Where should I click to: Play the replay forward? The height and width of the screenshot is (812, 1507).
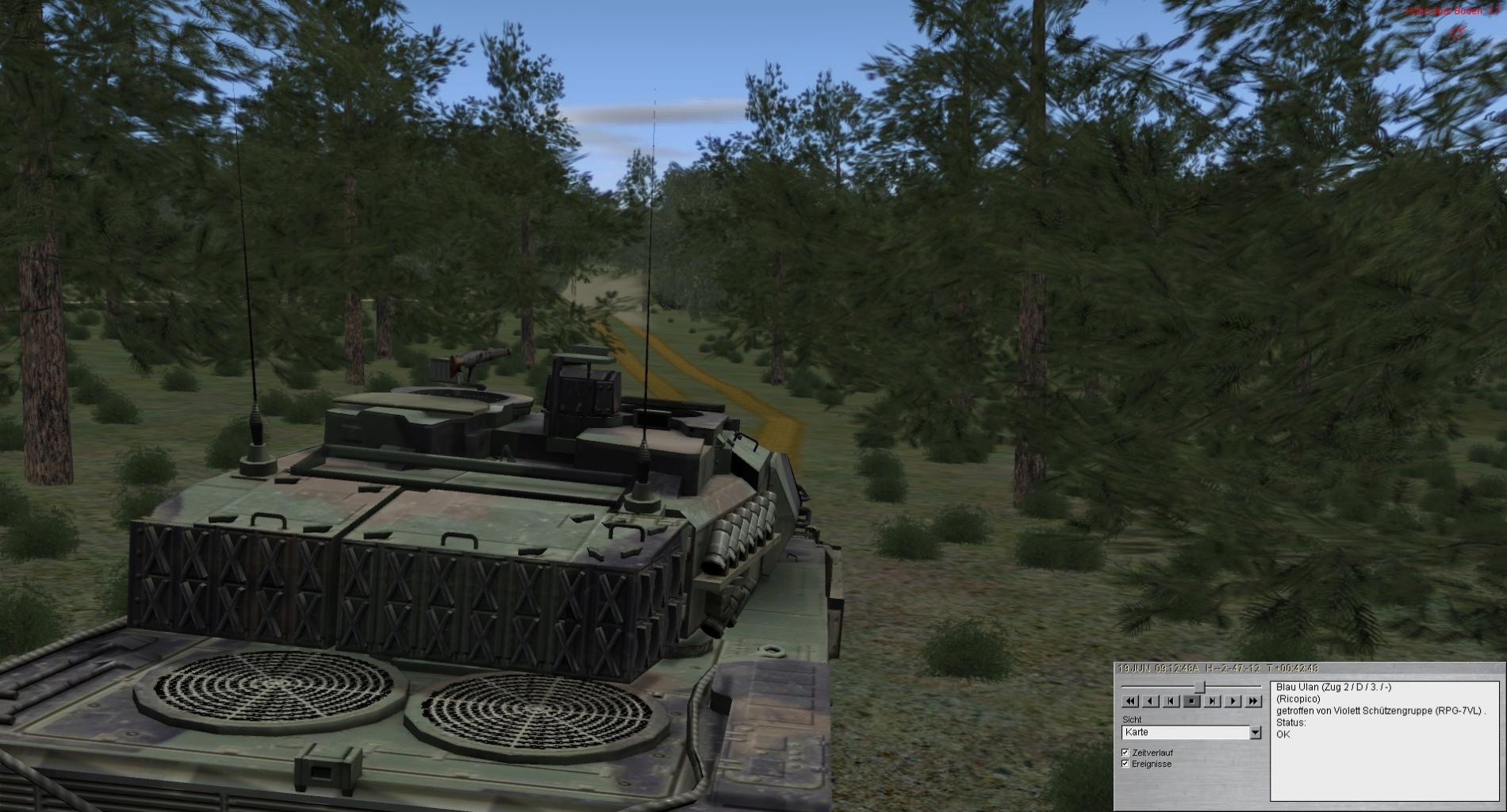pos(1233,701)
